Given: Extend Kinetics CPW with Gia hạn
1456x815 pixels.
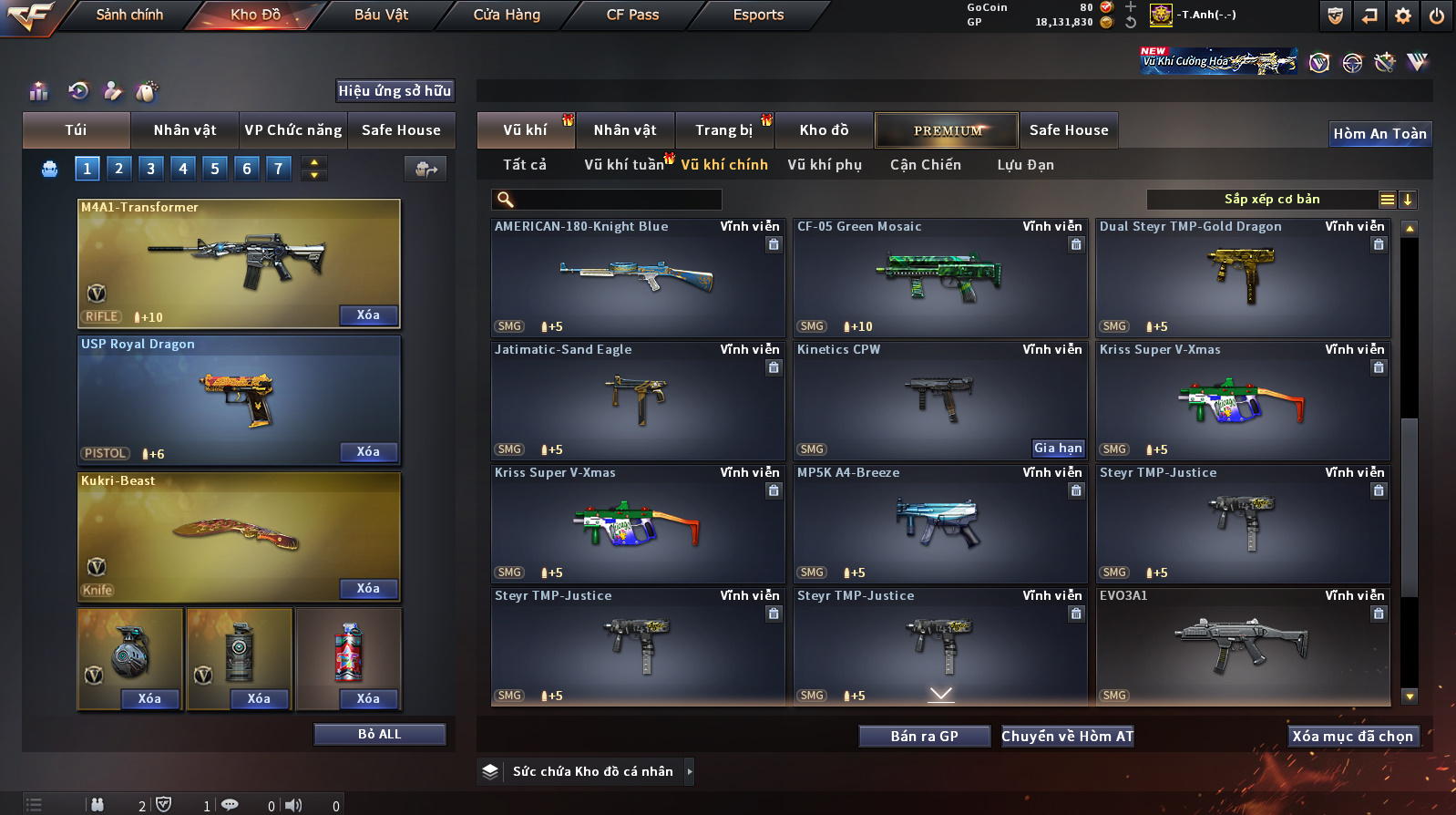Looking at the screenshot, I should point(1058,449).
